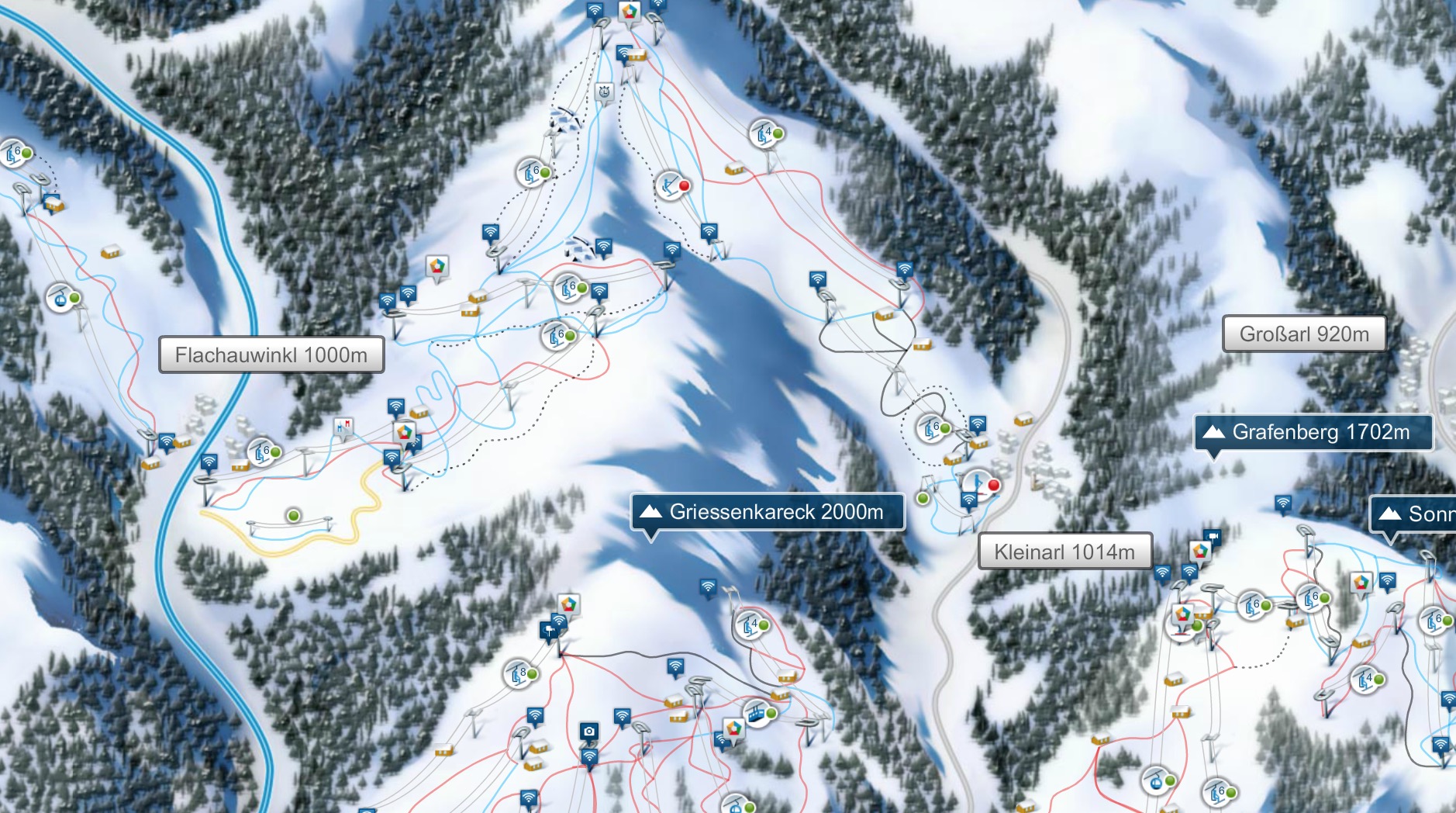Select the 4-seat chairlift below Griessenkareck label
1456x813 pixels.
click(x=750, y=625)
